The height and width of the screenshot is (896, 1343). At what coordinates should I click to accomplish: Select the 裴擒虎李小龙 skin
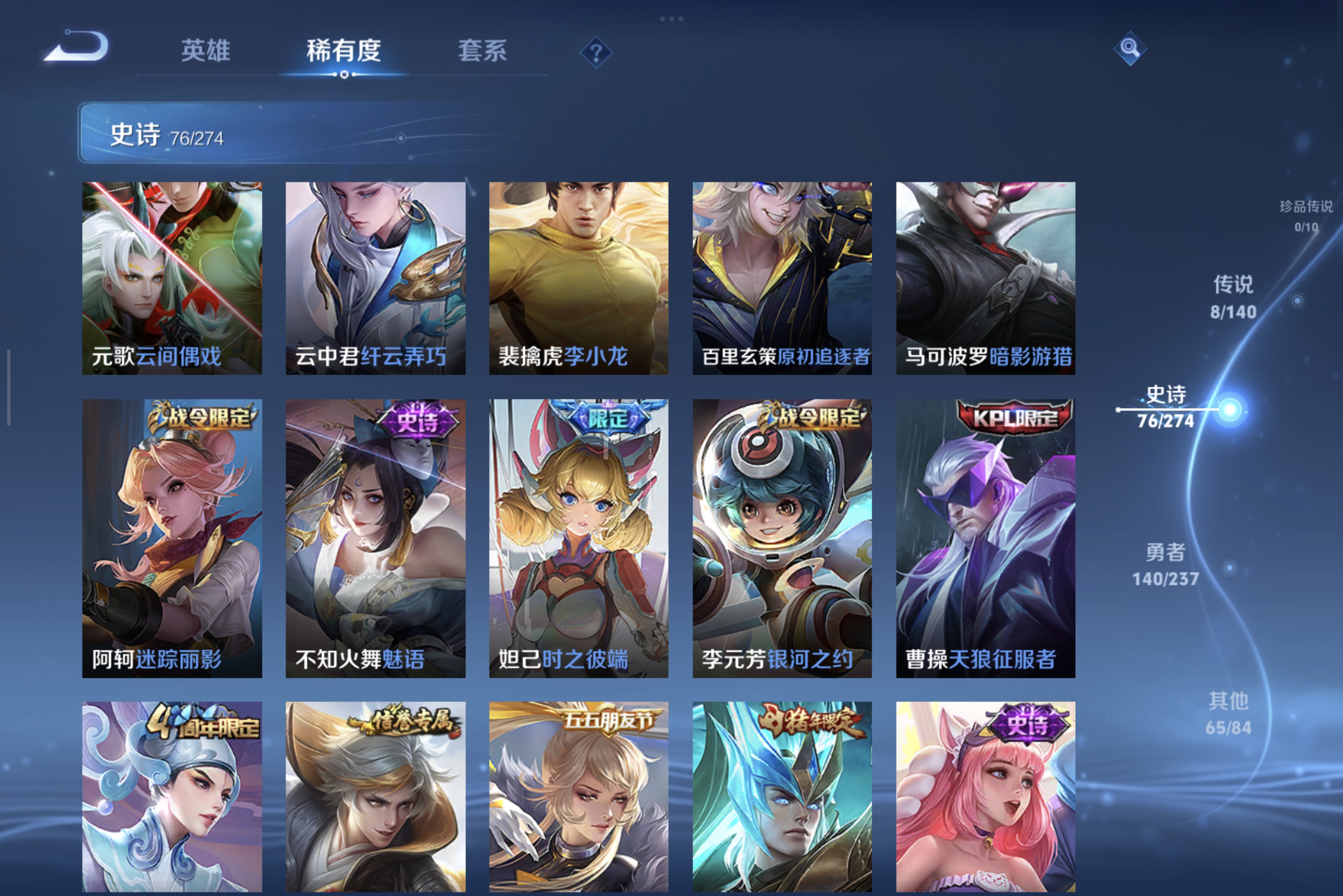click(579, 280)
